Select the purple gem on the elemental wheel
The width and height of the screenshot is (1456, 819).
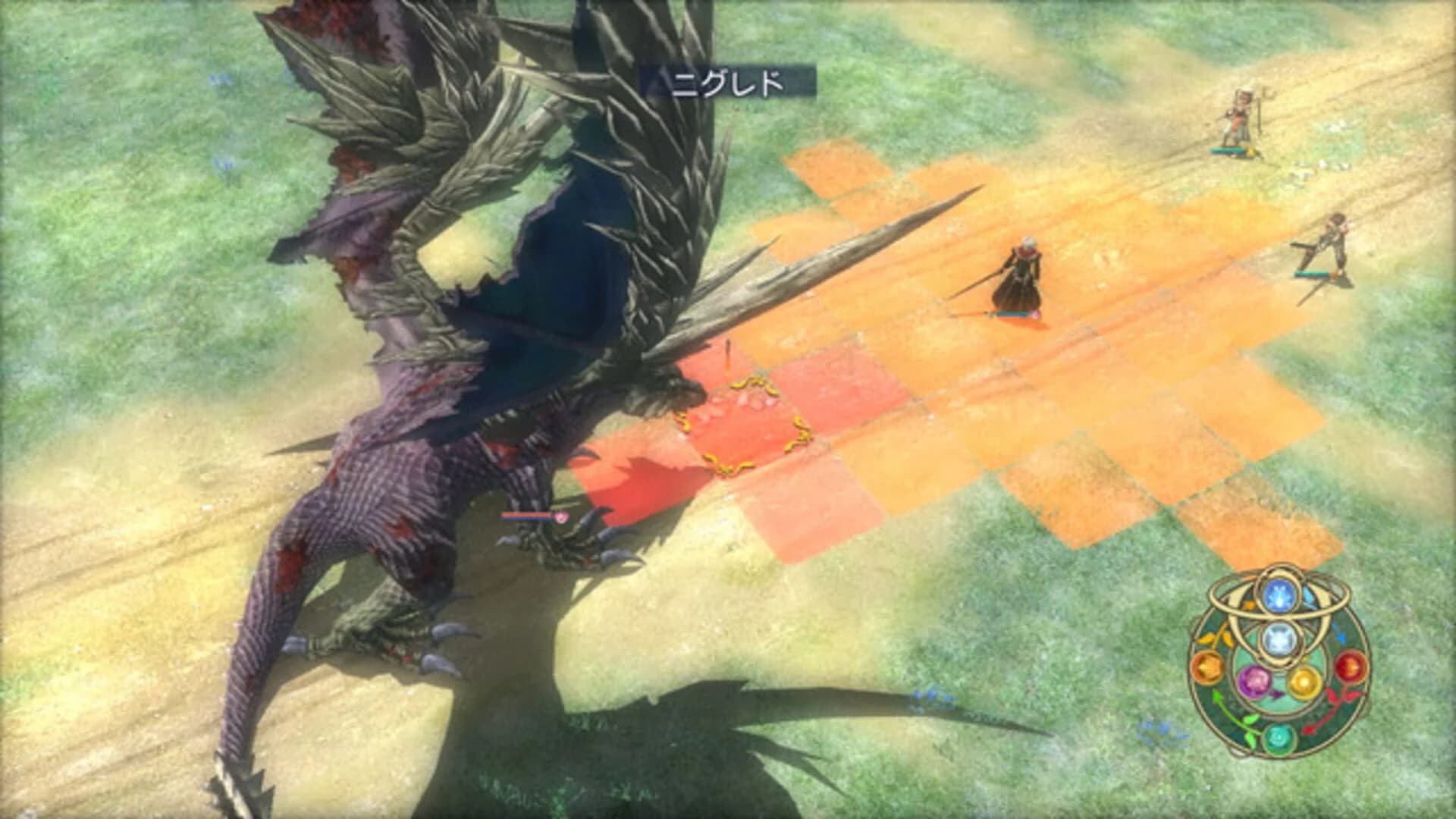pyautogui.click(x=1254, y=681)
